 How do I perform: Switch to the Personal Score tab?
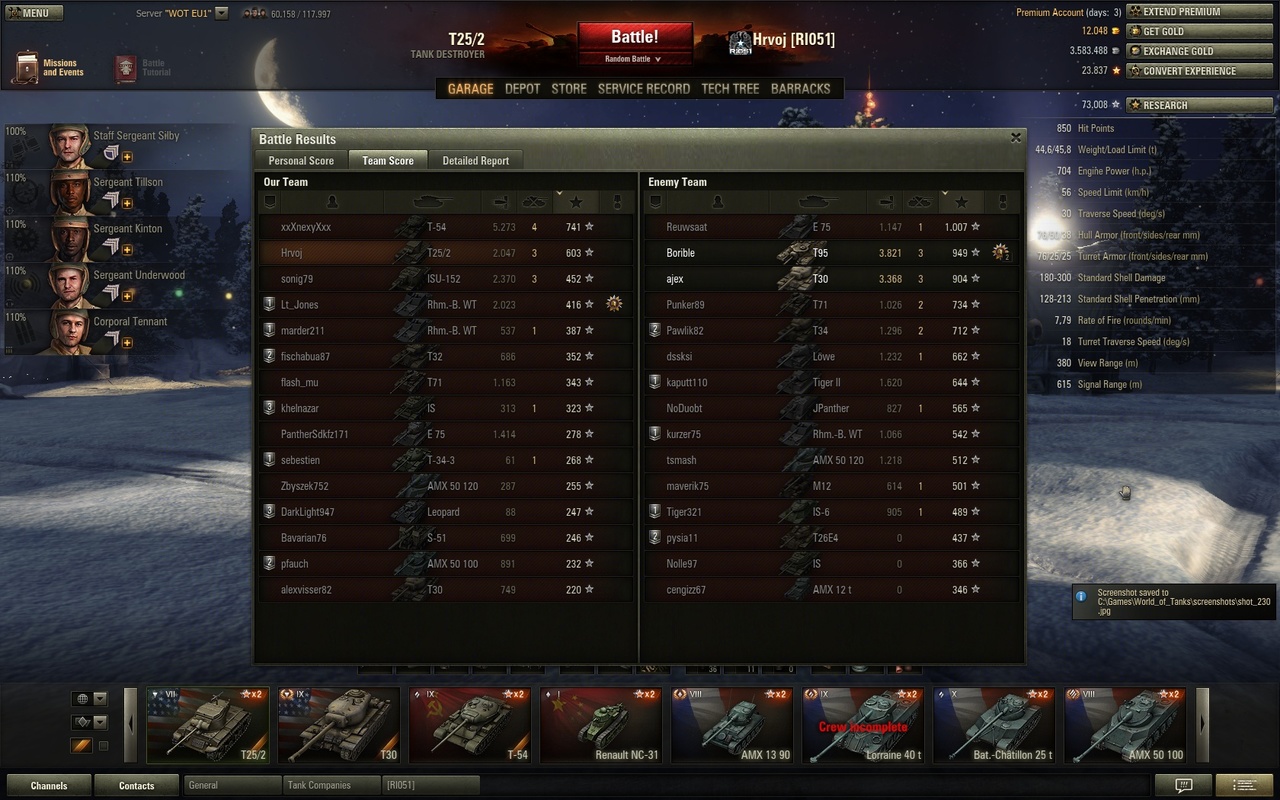pyautogui.click(x=301, y=160)
